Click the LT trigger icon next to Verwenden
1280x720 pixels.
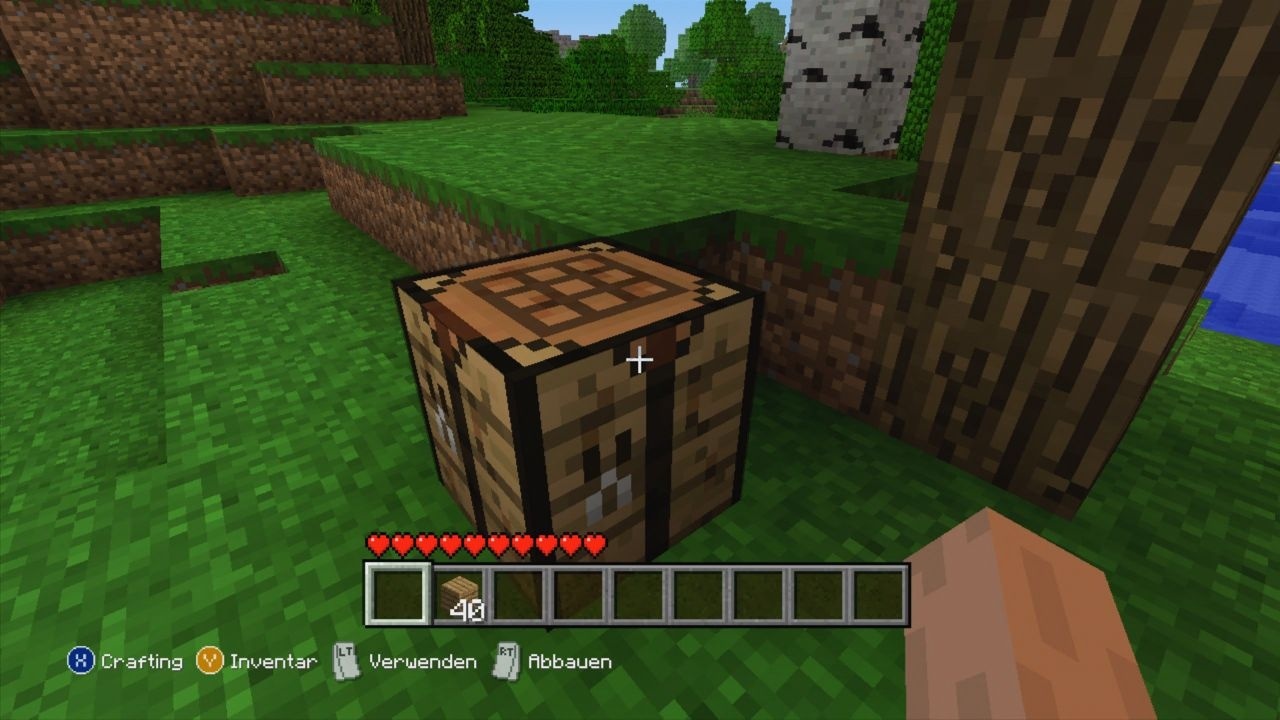(345, 661)
